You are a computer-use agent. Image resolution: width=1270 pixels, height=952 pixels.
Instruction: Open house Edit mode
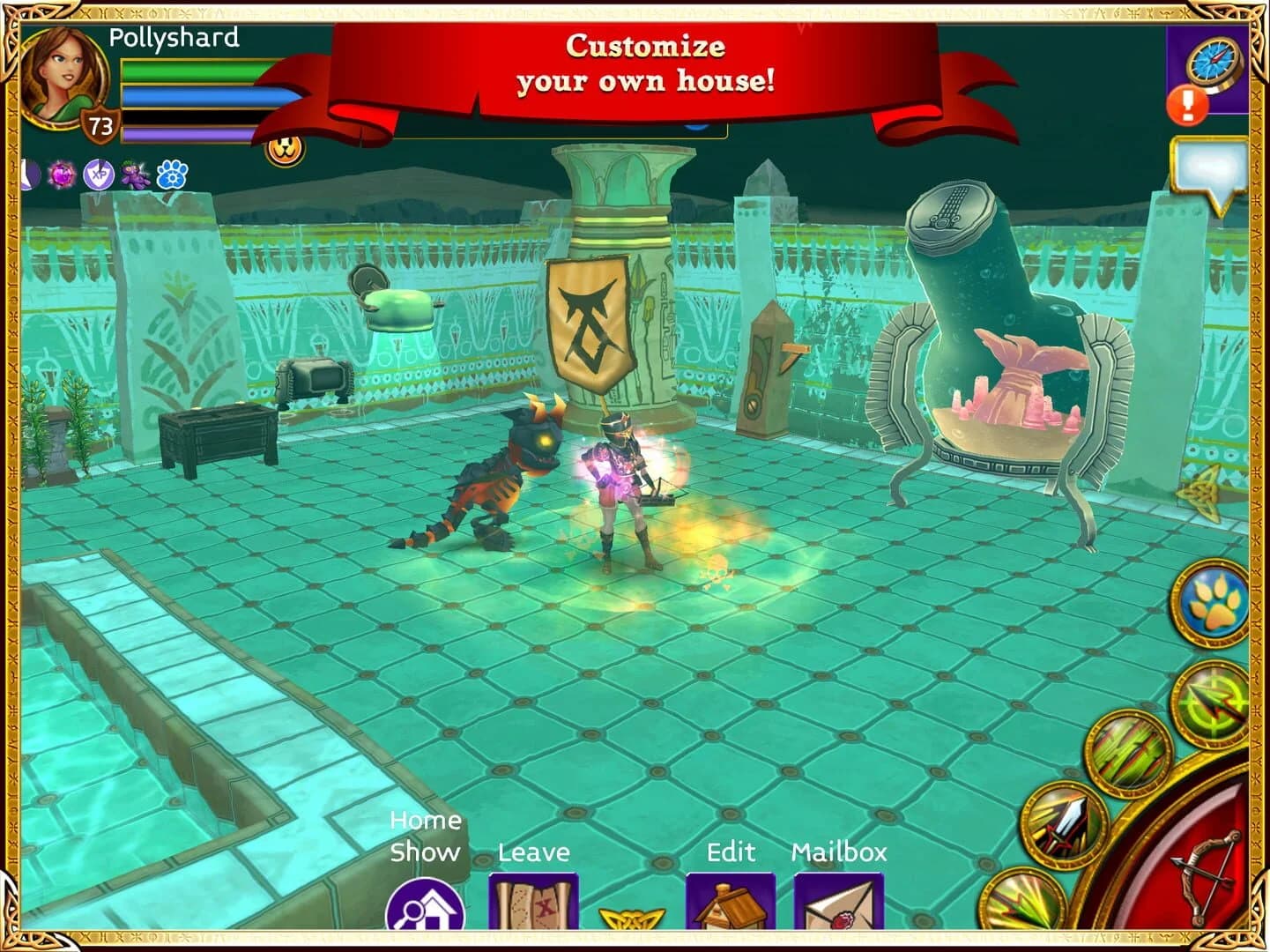[x=730, y=910]
